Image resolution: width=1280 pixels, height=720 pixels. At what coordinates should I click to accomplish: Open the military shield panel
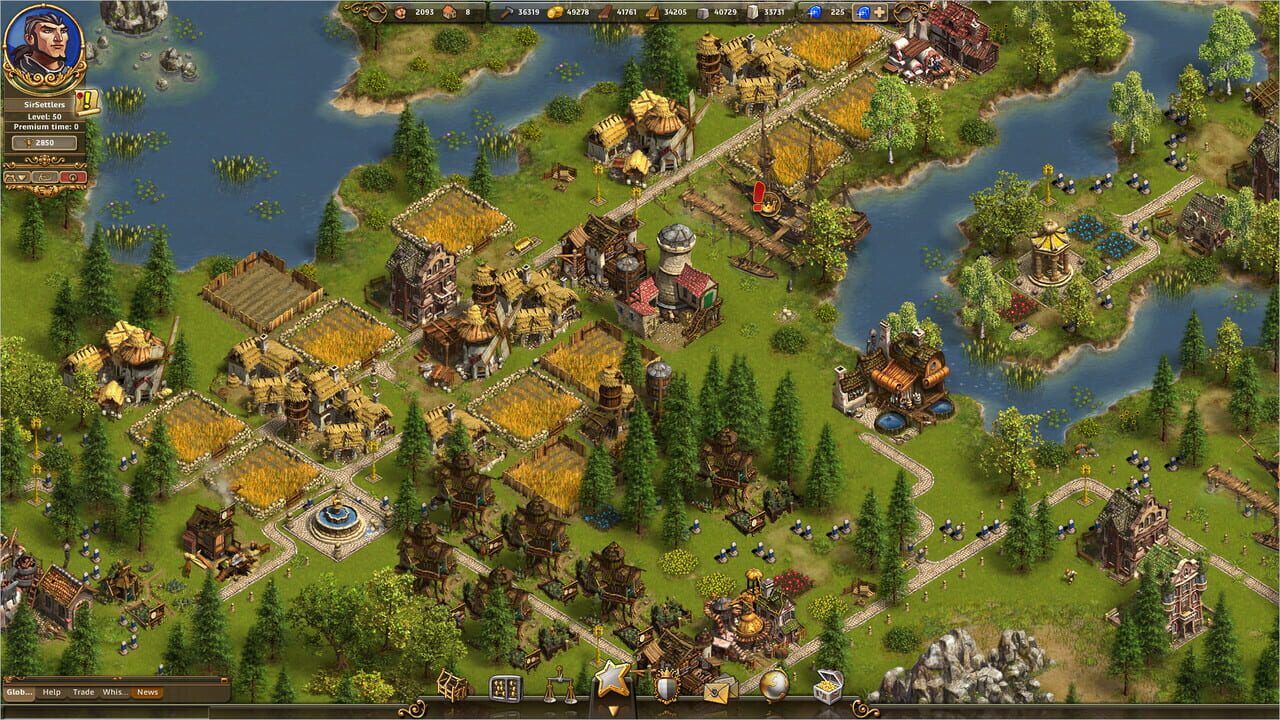tap(666, 686)
